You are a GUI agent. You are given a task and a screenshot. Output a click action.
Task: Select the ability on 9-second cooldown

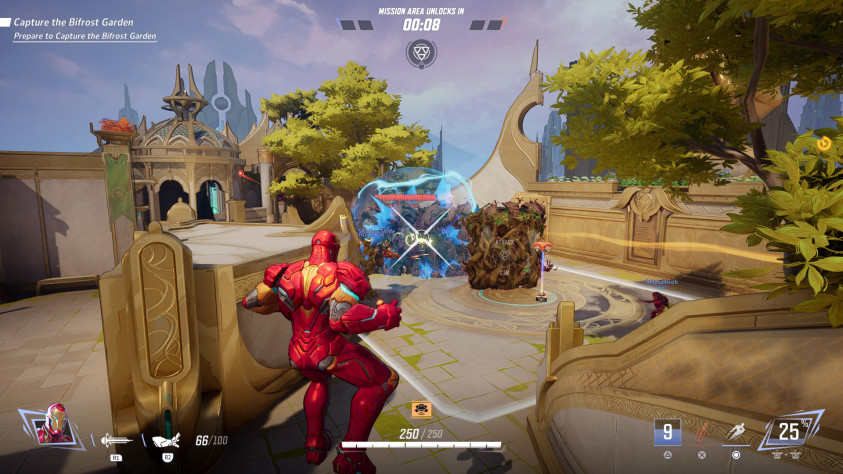(x=668, y=432)
